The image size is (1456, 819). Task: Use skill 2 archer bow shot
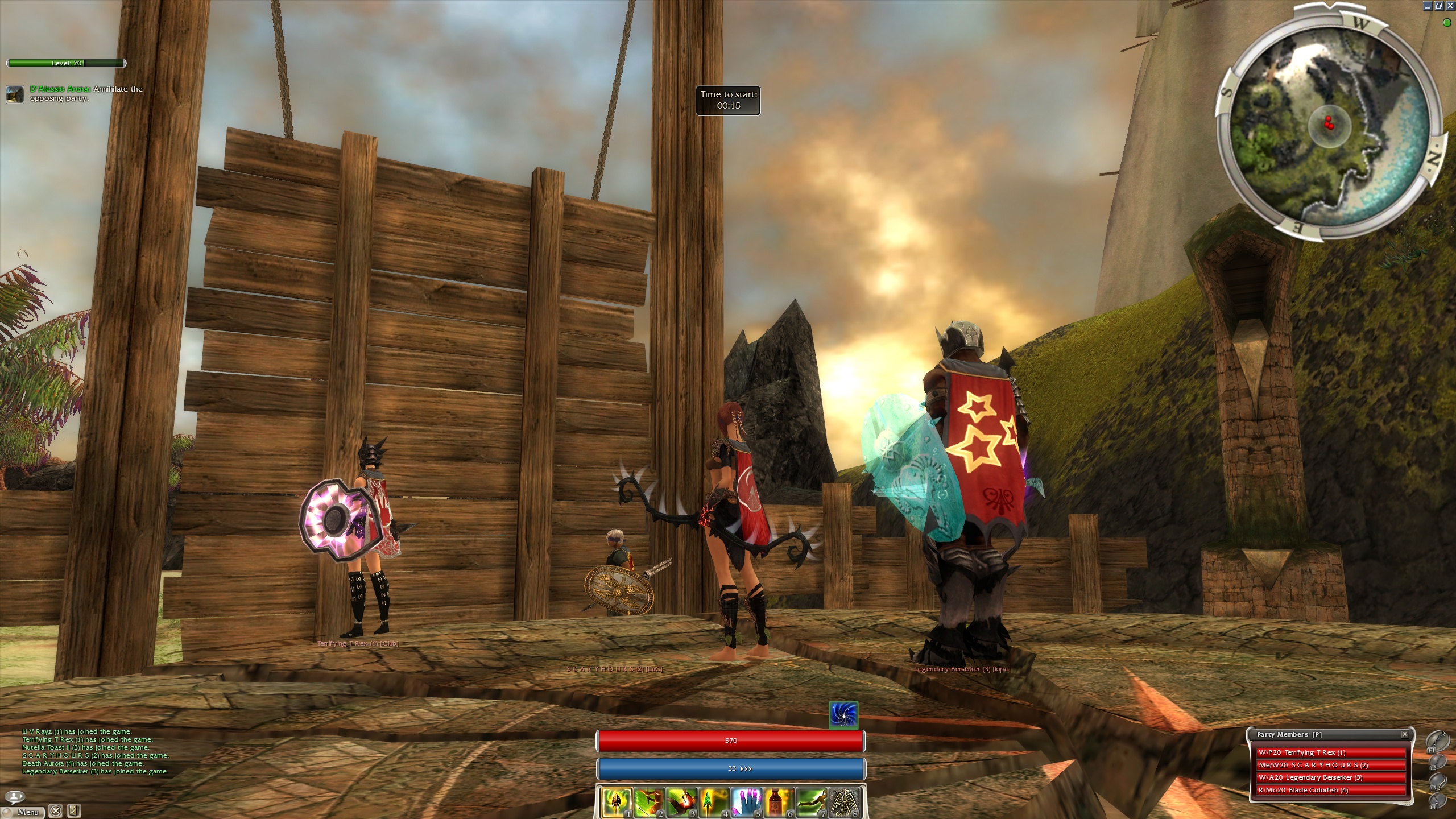point(649,802)
